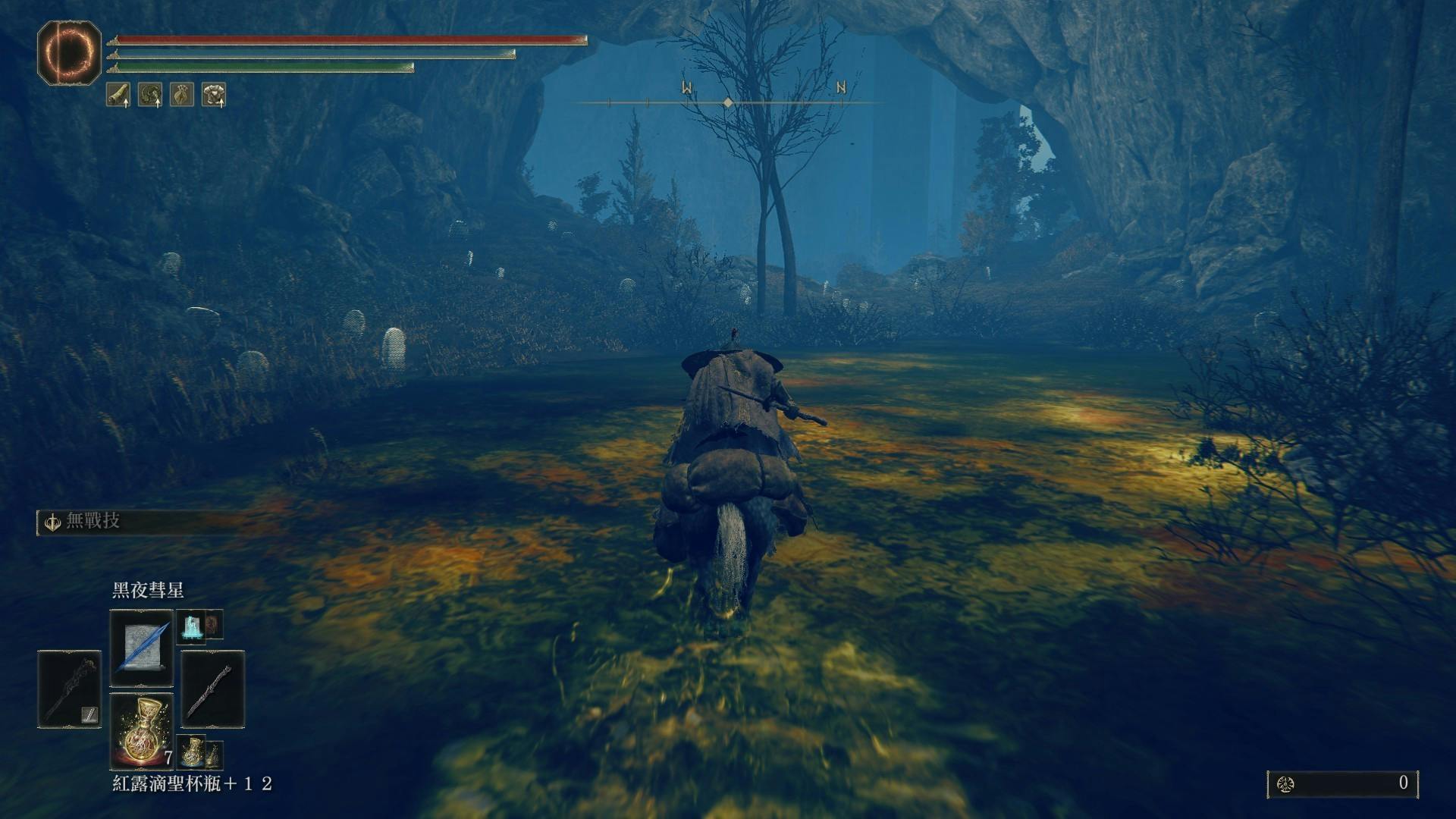Choose the next queued blue-based flask

pos(192,752)
